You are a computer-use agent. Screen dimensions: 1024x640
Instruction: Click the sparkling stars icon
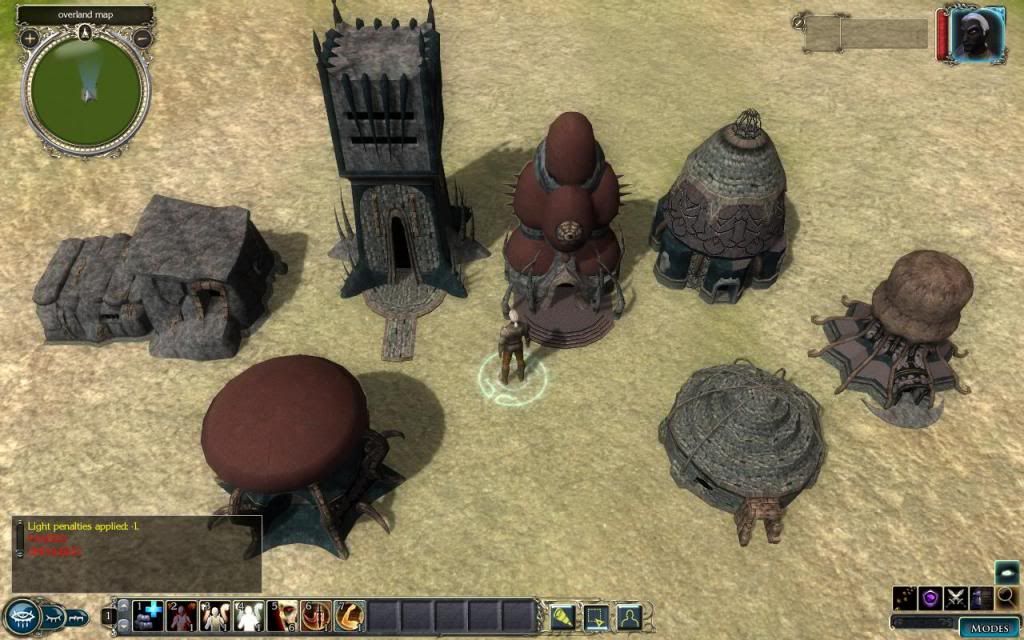tap(906, 598)
